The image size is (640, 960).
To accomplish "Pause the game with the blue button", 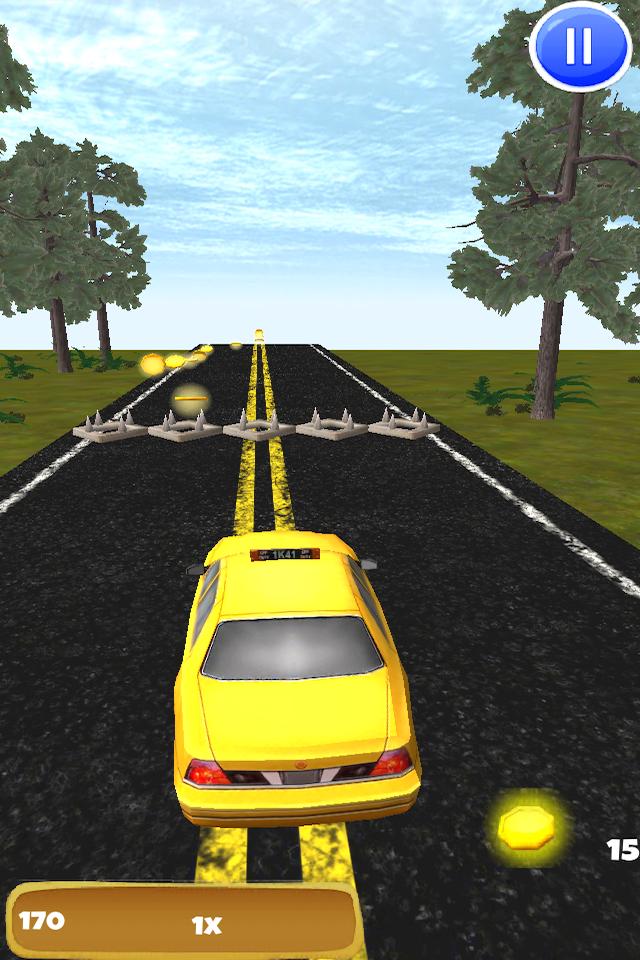I will pos(579,46).
